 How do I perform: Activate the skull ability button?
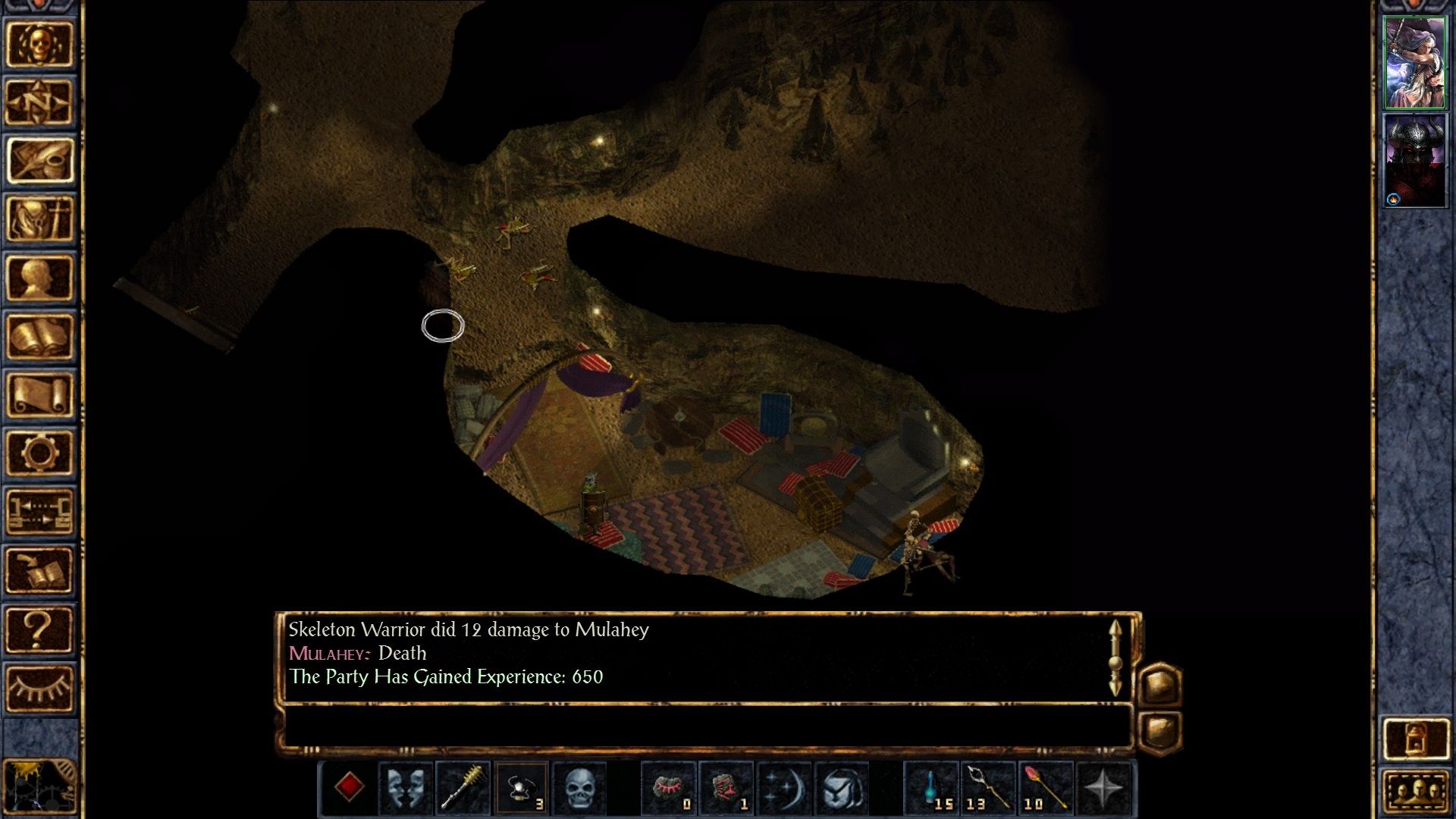580,788
